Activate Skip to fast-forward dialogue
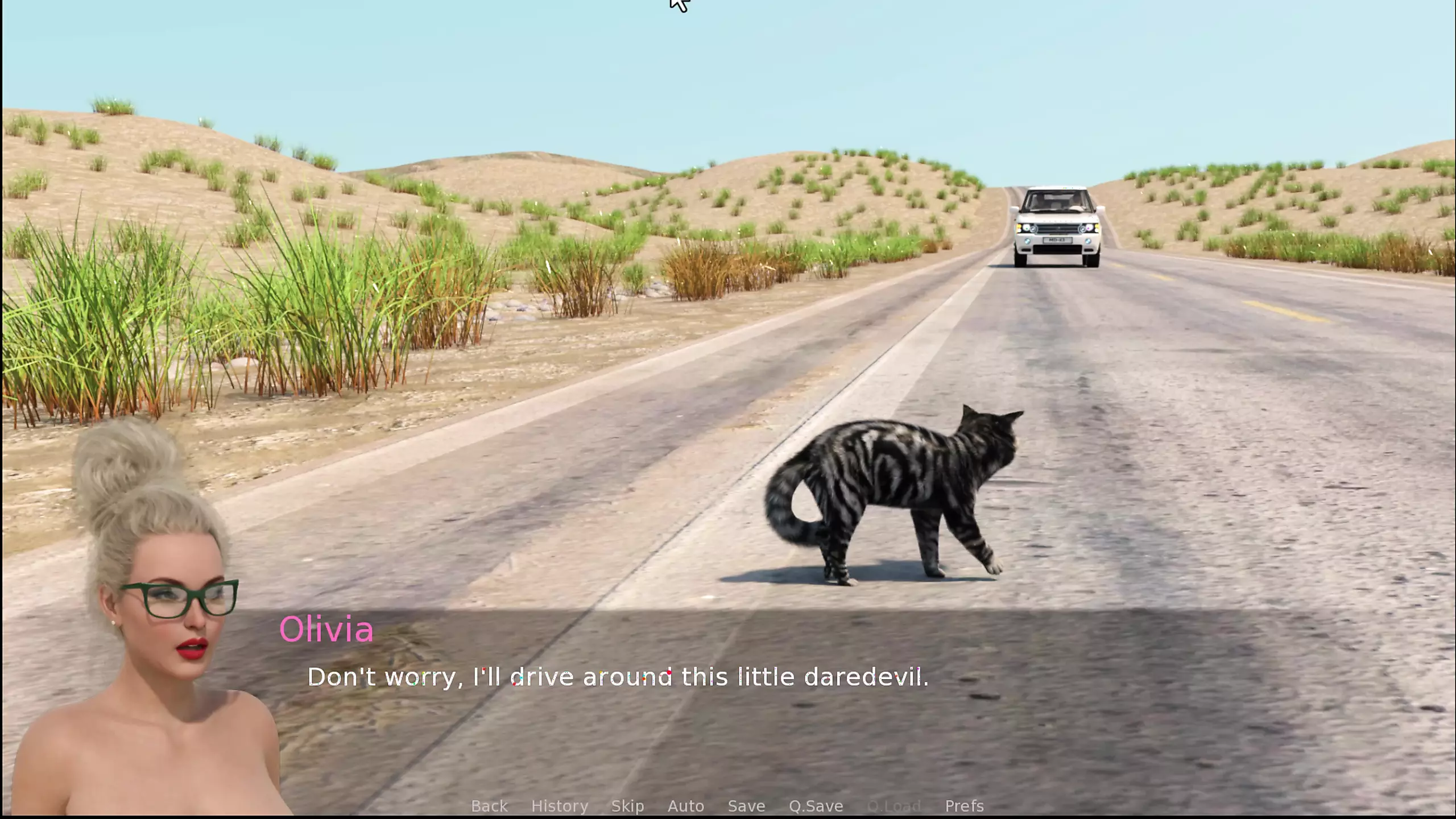Viewport: 1456px width, 819px height. tap(627, 806)
